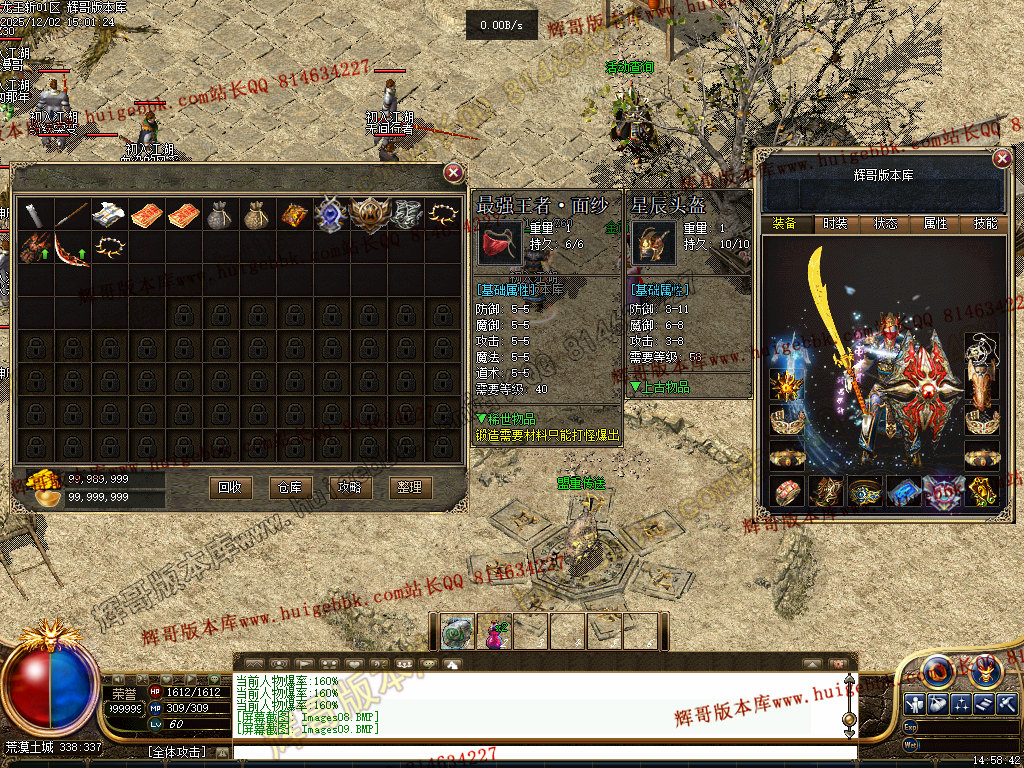The width and height of the screenshot is (1024, 768).
Task: Switch to the 时装 fashion tab
Action: [834, 224]
